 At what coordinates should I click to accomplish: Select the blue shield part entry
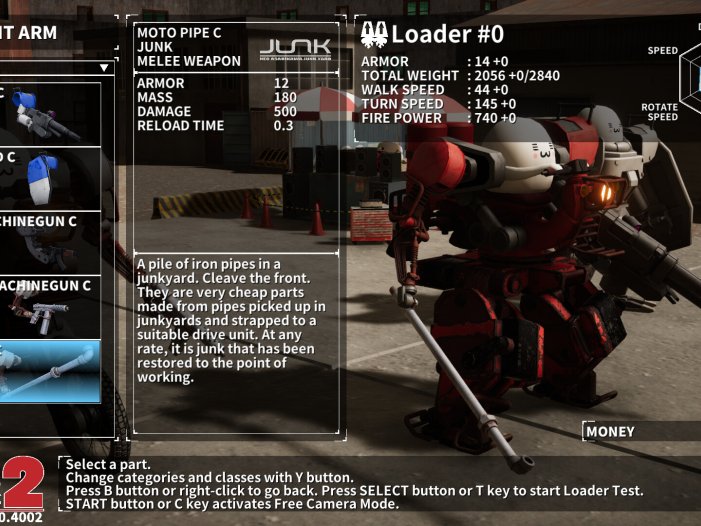(x=50, y=177)
